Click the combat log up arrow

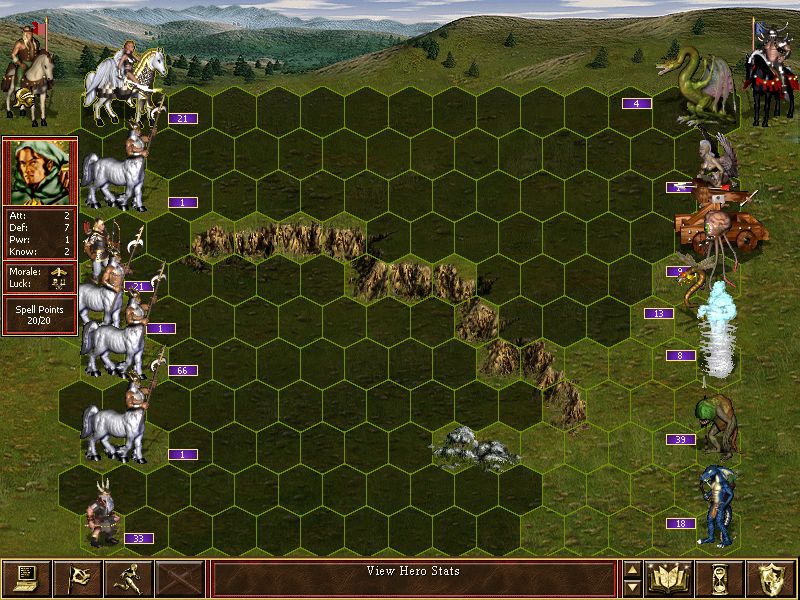[632, 570]
